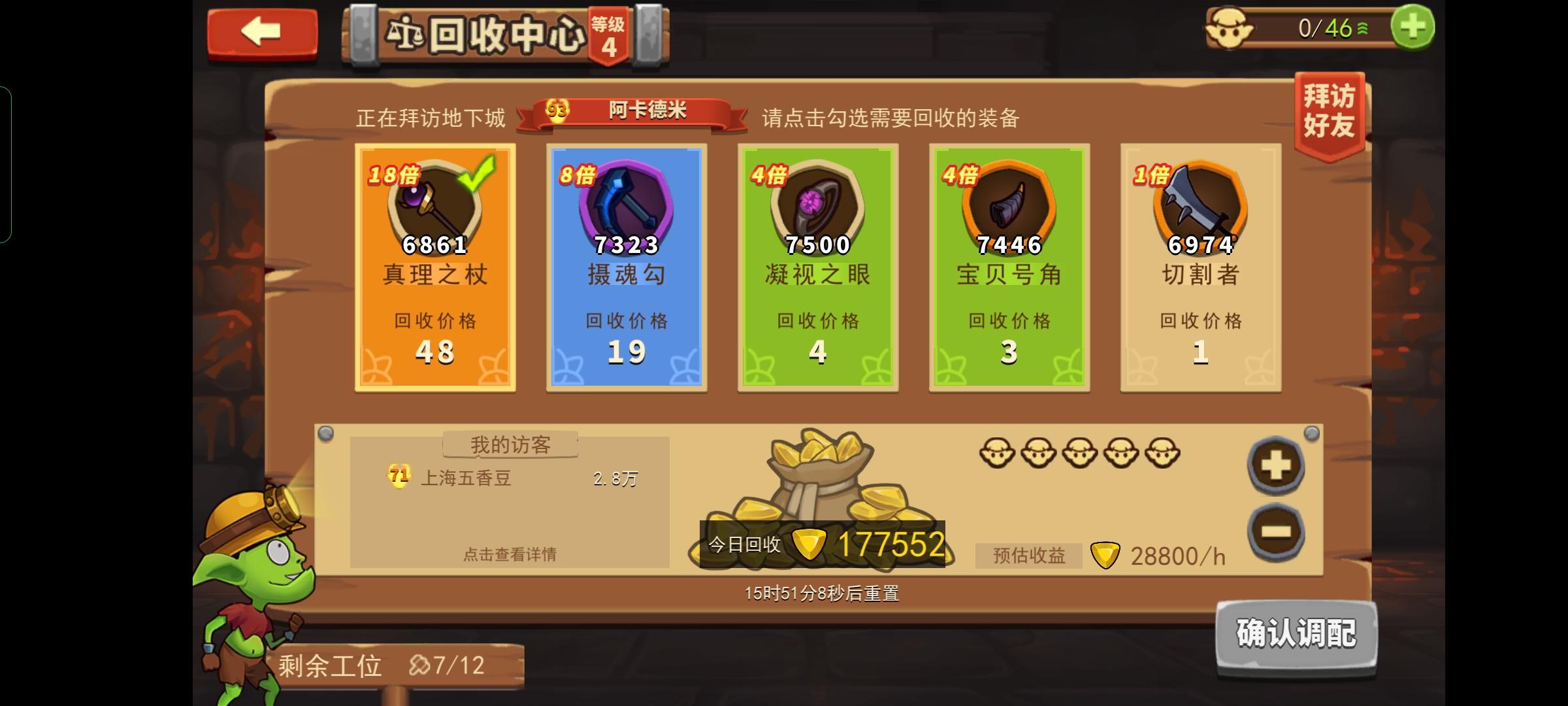
Task: Toggle selection of the 4倍 凝视之眼 card
Action: click(x=817, y=268)
